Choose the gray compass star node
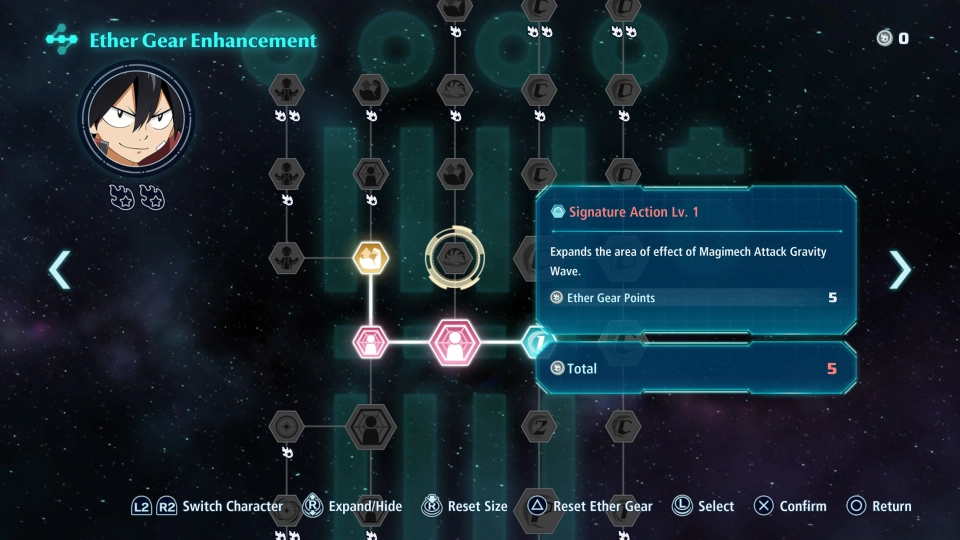Image resolution: width=960 pixels, height=540 pixels. (287, 428)
